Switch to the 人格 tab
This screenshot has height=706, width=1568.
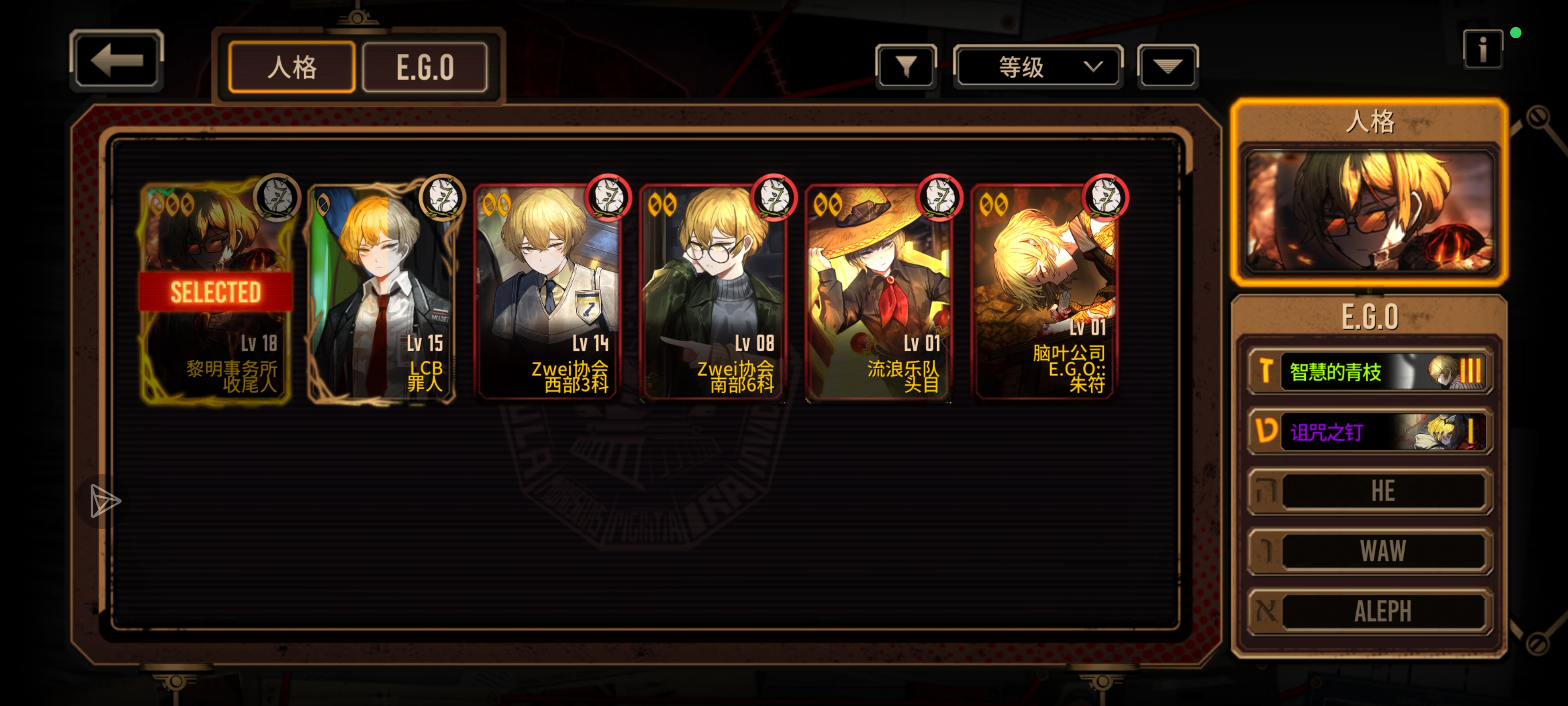292,67
